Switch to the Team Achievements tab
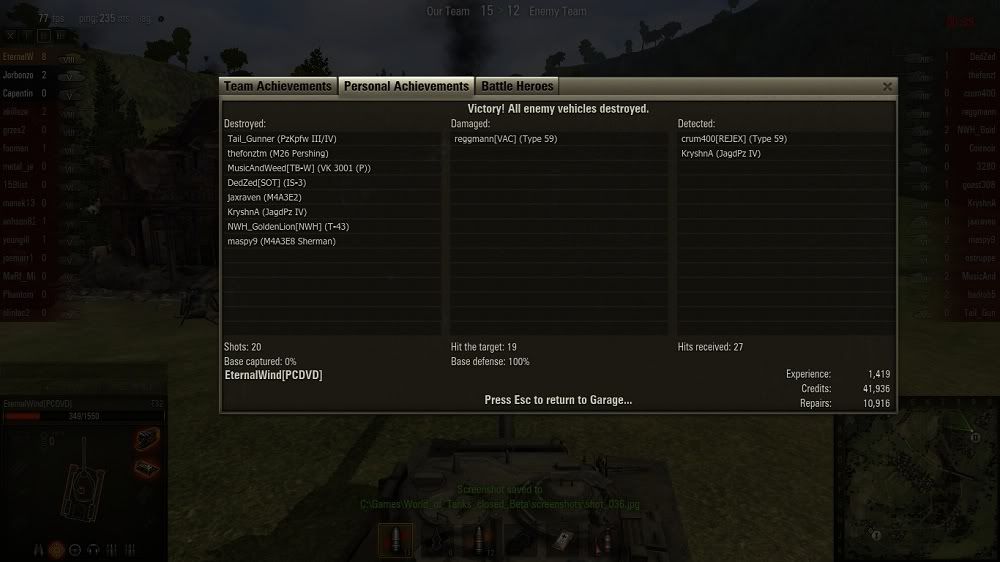Screen dimensions: 1000x562 pyautogui.click(x=278, y=87)
